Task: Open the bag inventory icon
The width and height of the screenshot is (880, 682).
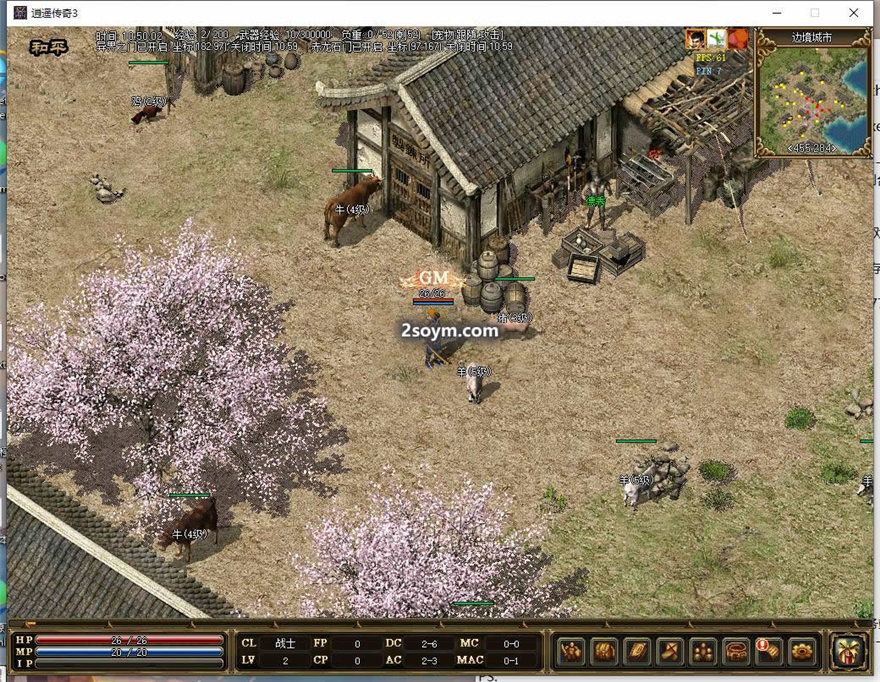Action: [x=605, y=651]
